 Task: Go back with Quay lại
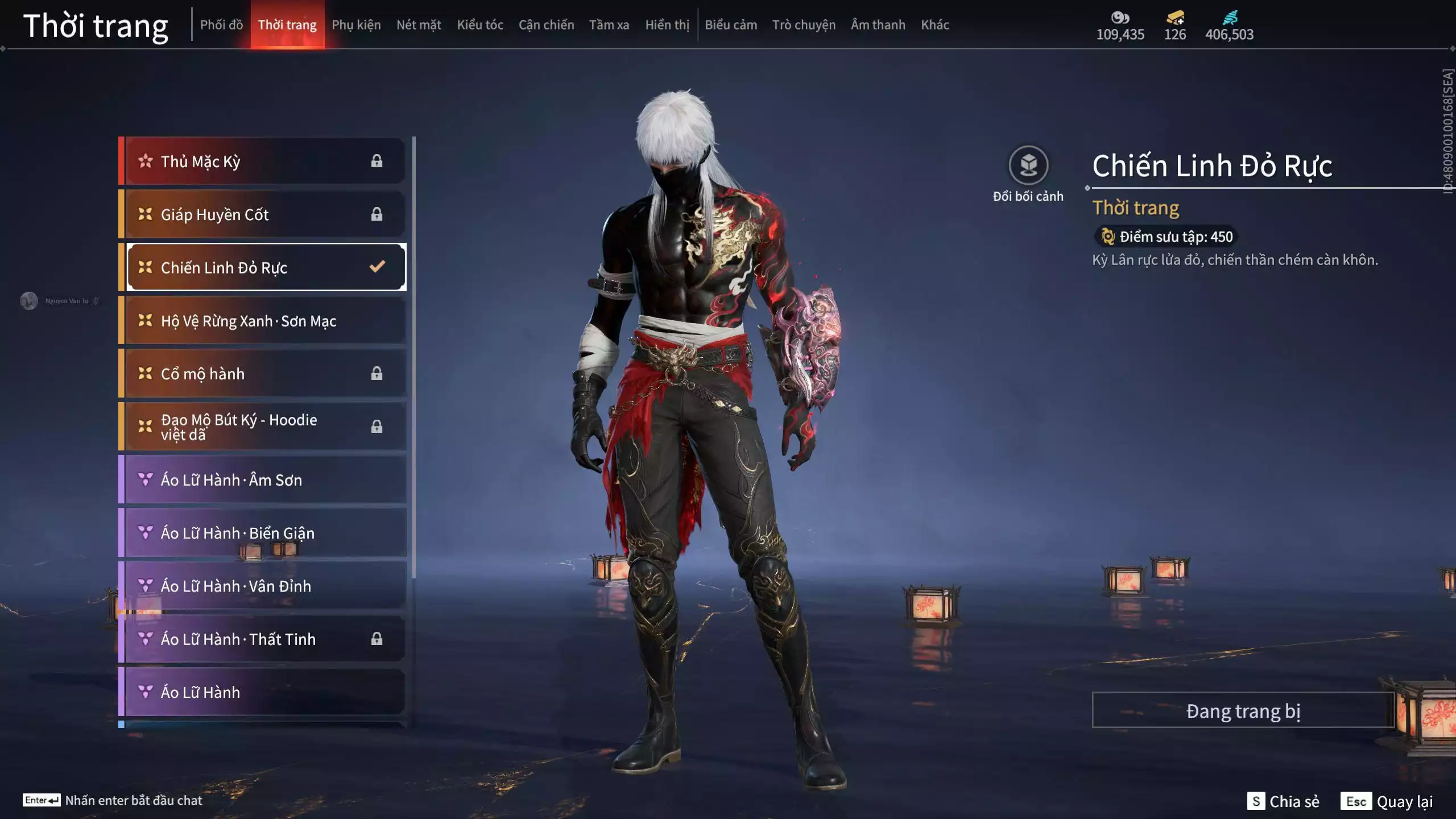click(1387, 801)
